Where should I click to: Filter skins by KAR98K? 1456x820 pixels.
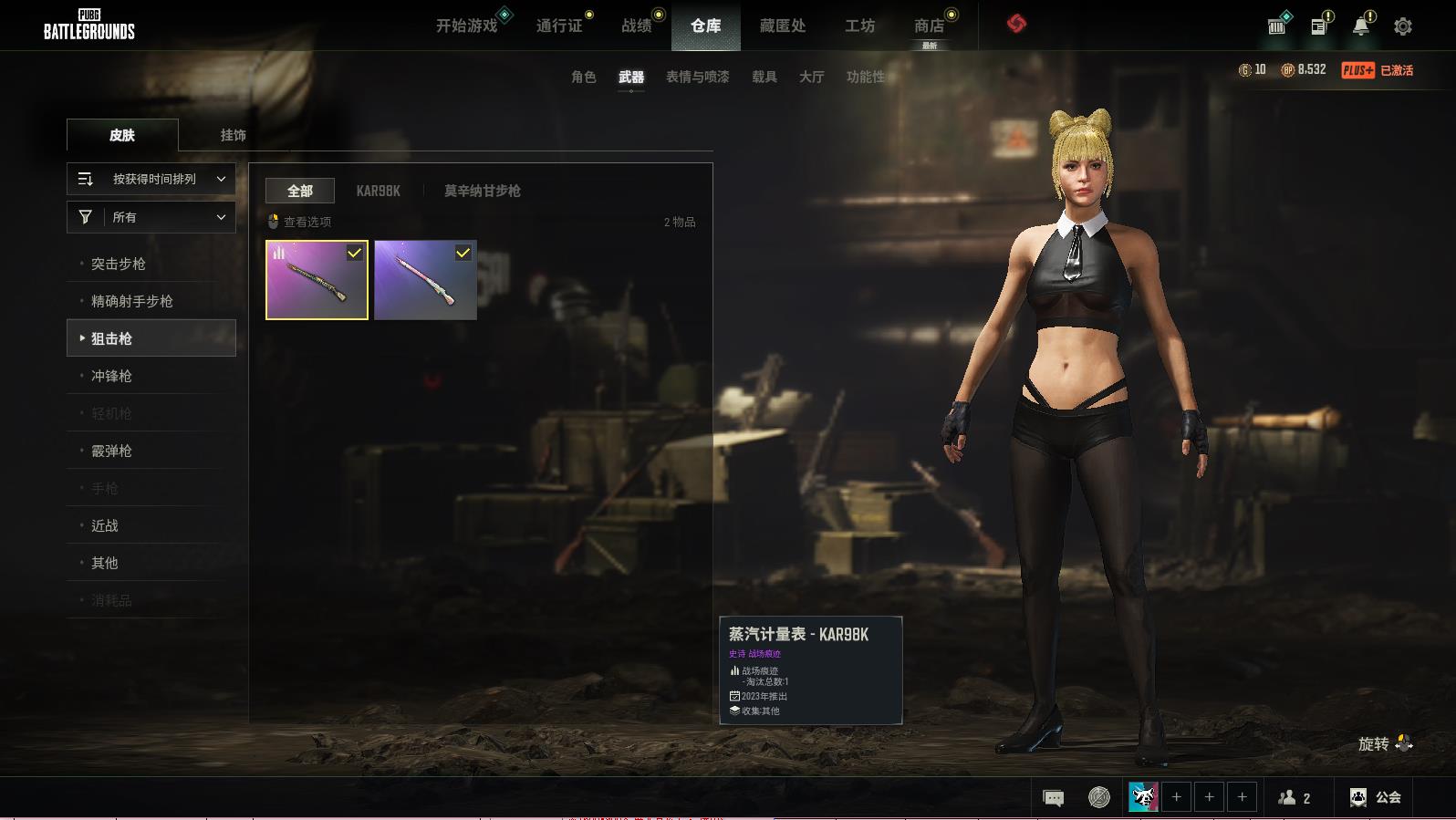(x=378, y=191)
